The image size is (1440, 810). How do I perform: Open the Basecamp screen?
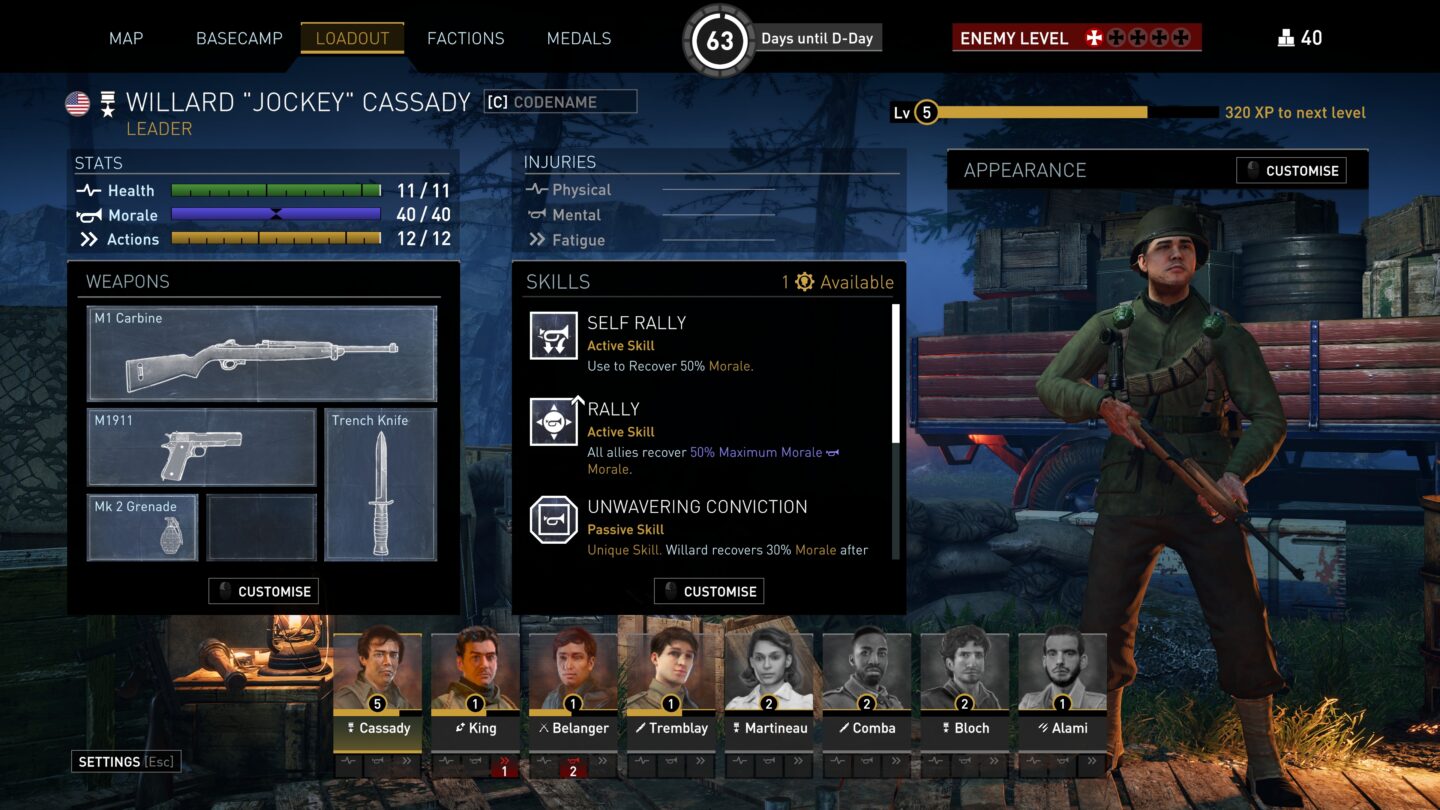point(239,38)
